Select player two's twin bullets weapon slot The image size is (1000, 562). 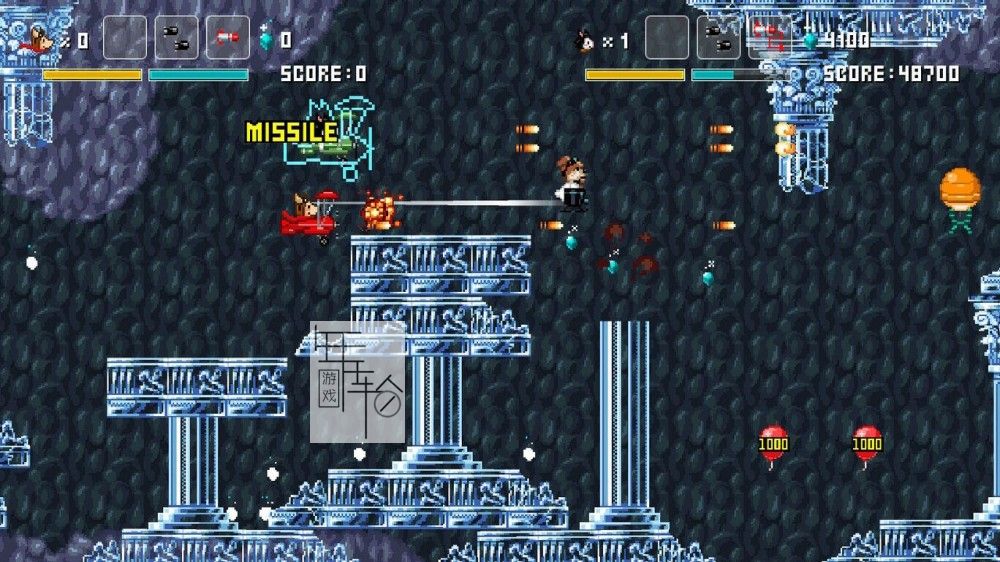(x=718, y=38)
